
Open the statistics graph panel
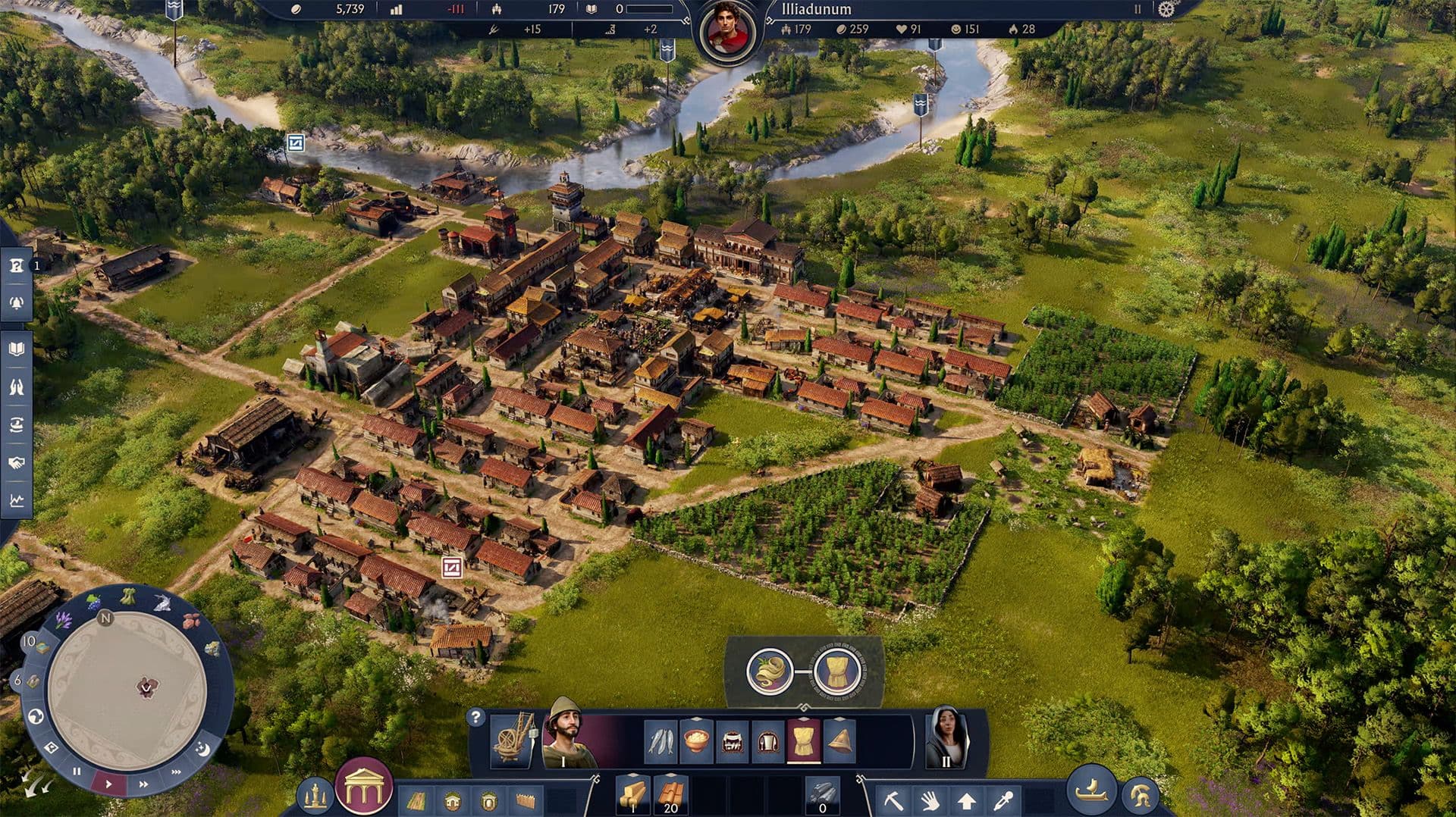coord(17,502)
